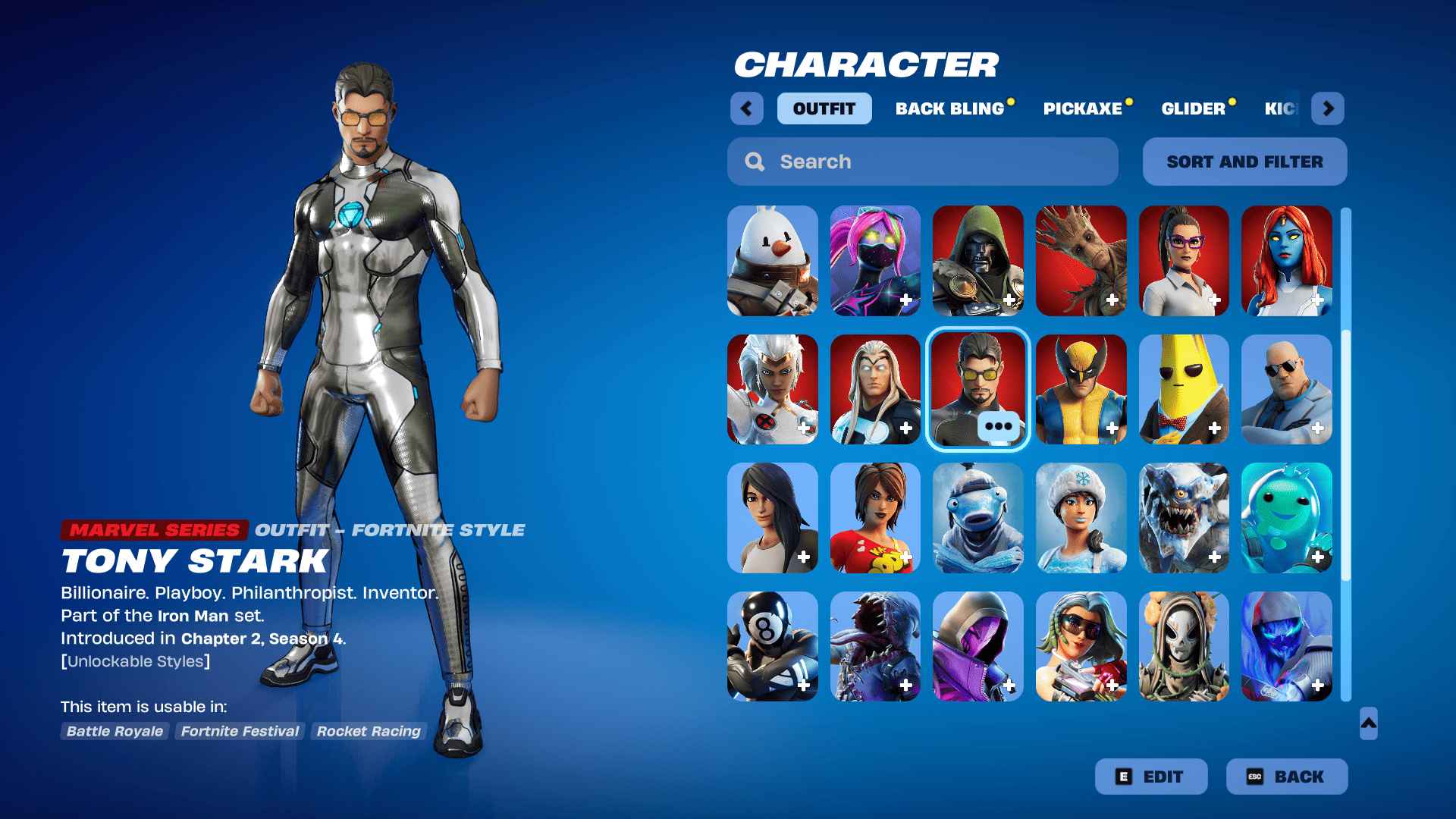Viewport: 1456px width, 819px height.
Task: Select the Wolverine outfit
Action: [1081, 389]
